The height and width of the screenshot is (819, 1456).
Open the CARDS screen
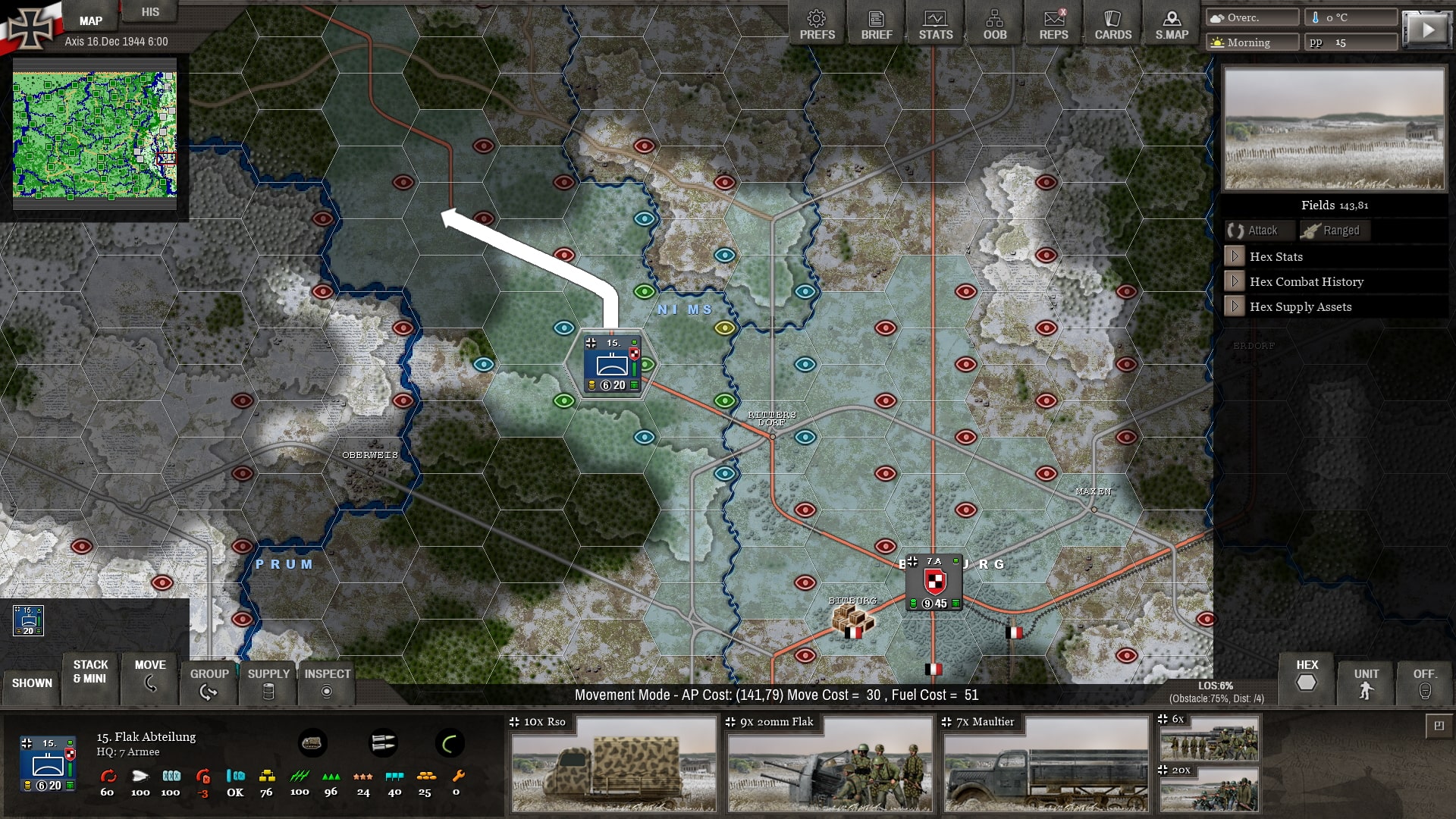(1112, 25)
